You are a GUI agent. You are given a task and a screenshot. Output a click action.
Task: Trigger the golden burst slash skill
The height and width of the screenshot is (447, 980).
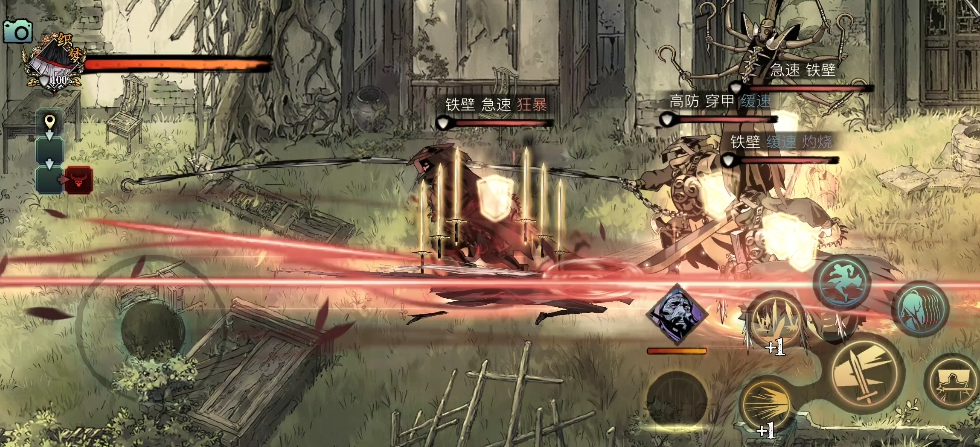click(x=766, y=405)
